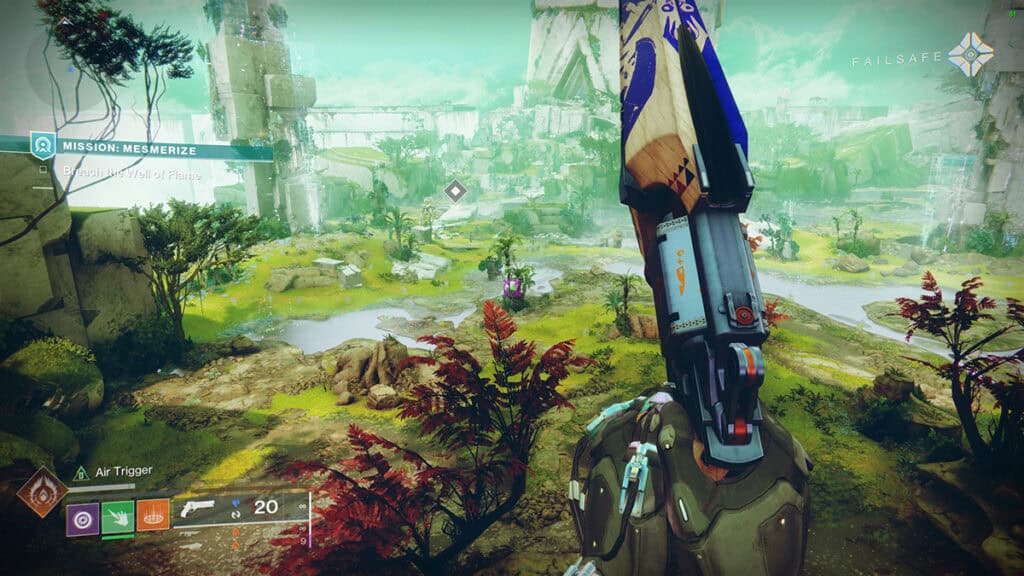This screenshot has height=576, width=1024.
Task: Click the diamond objective waypoint marker
Action: point(456,190)
